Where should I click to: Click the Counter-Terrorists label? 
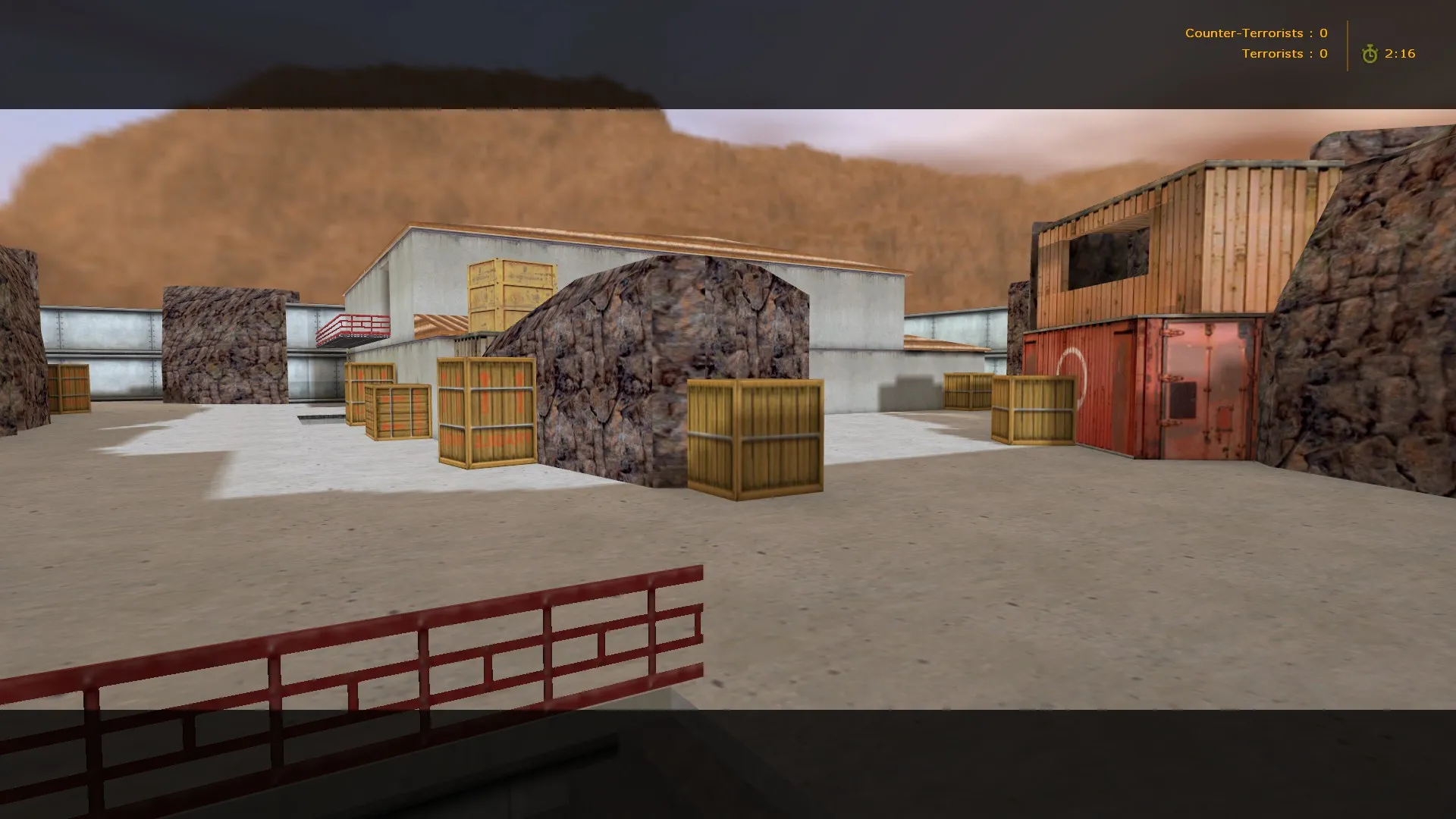tap(1244, 33)
